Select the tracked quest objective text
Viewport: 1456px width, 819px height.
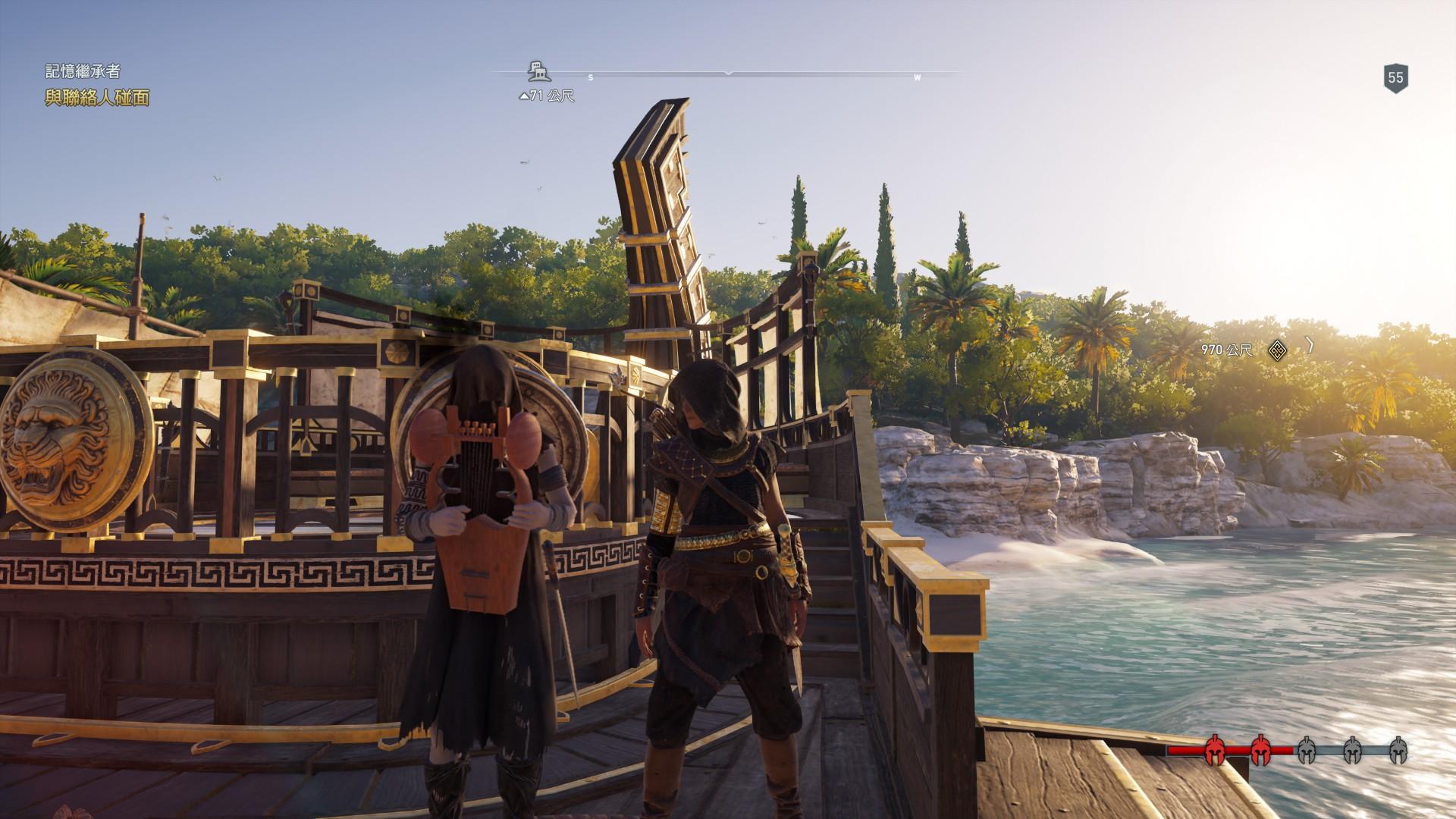(x=97, y=98)
